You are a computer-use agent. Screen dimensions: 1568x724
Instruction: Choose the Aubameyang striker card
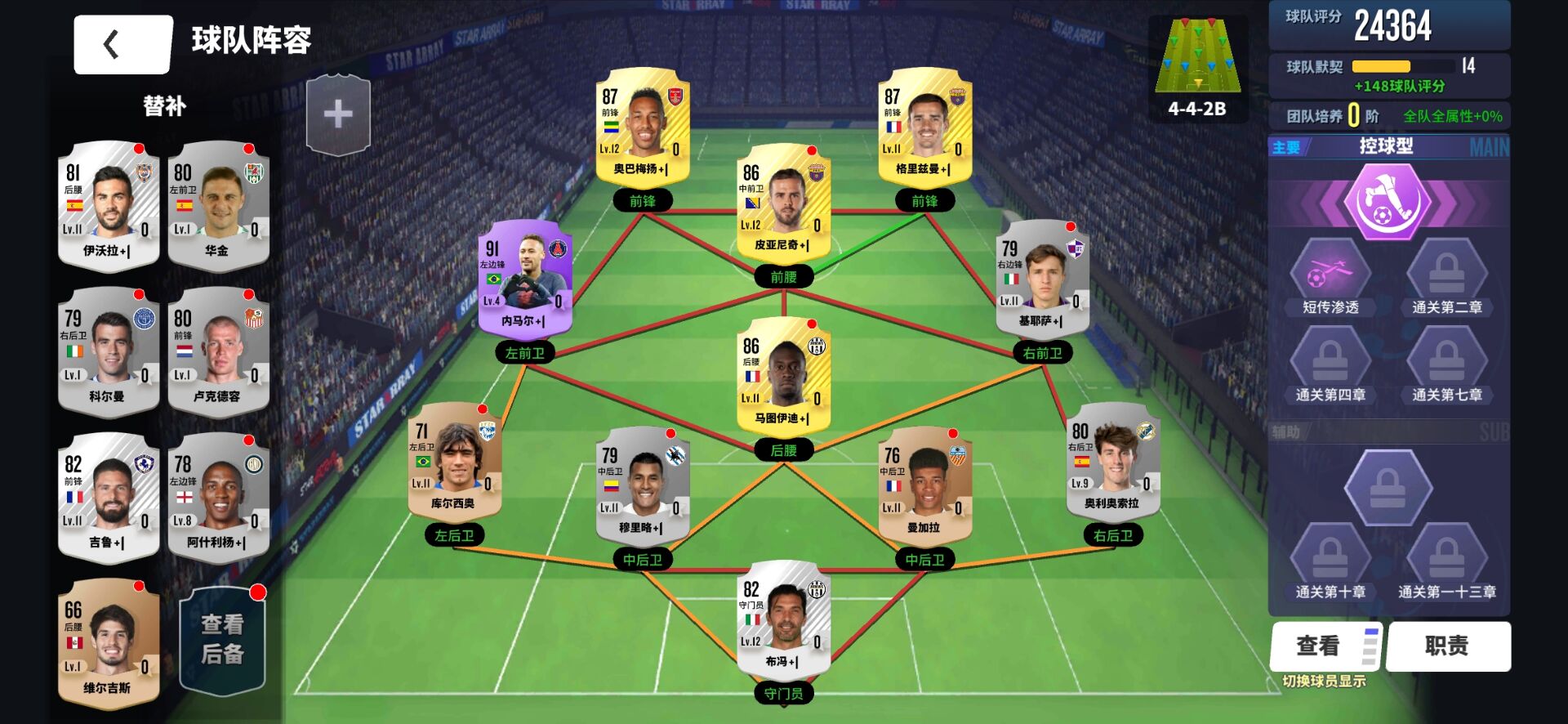643,126
